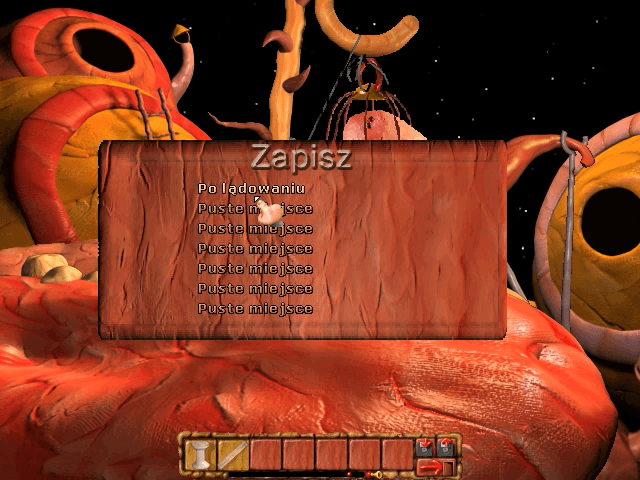Click the save game floppy disk icon
Viewport: 640px width, 480px height.
426,446
